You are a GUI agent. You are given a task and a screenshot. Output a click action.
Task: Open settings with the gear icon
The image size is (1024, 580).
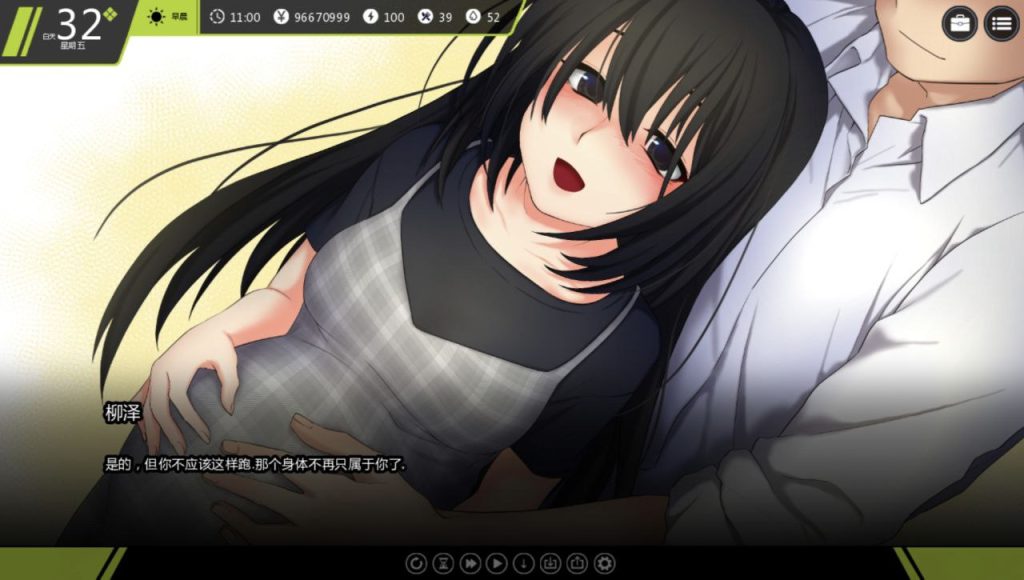[x=604, y=563]
